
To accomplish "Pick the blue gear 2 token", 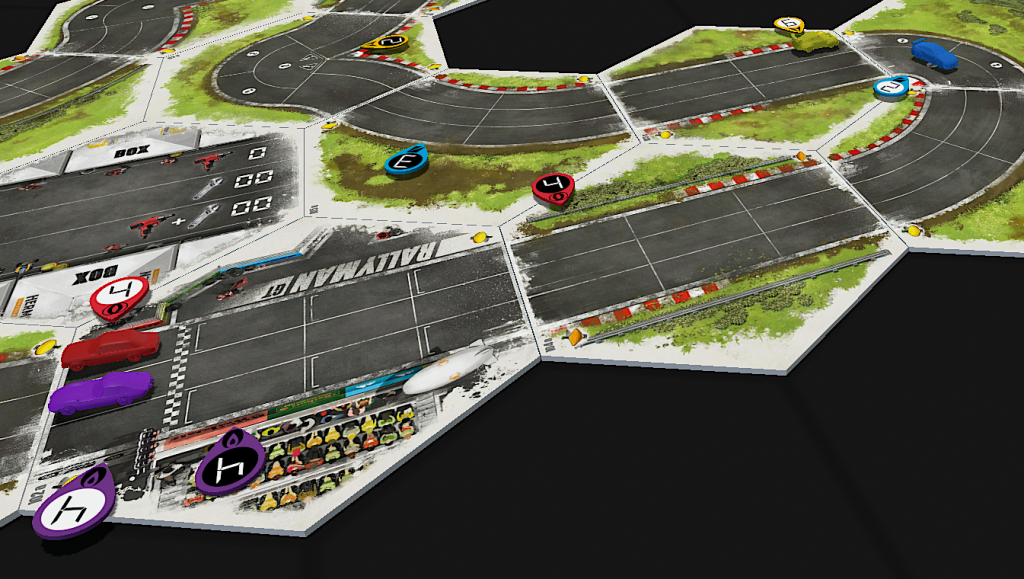I will coord(891,87).
